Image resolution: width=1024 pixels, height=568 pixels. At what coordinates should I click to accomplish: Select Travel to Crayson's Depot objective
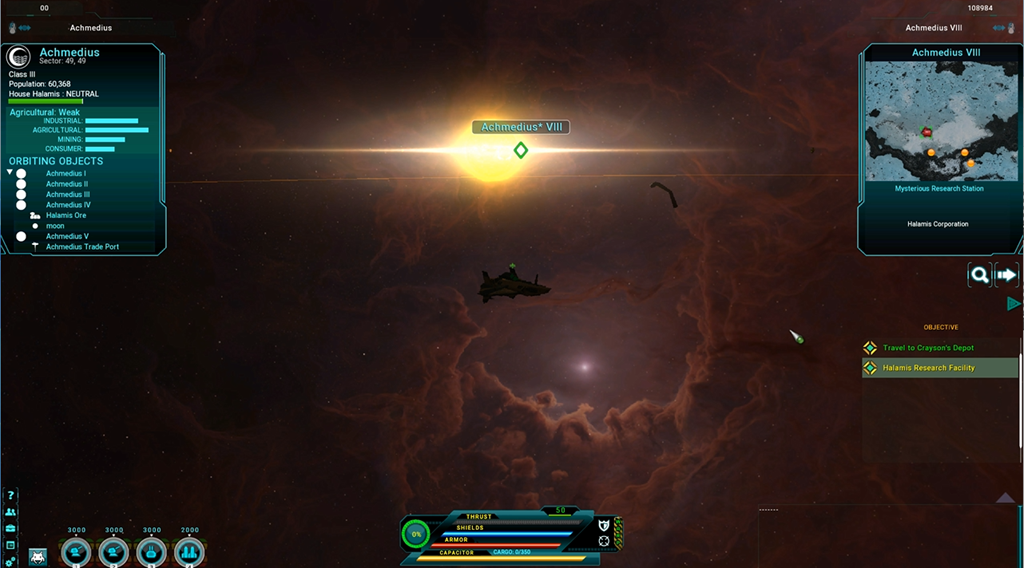(x=928, y=348)
